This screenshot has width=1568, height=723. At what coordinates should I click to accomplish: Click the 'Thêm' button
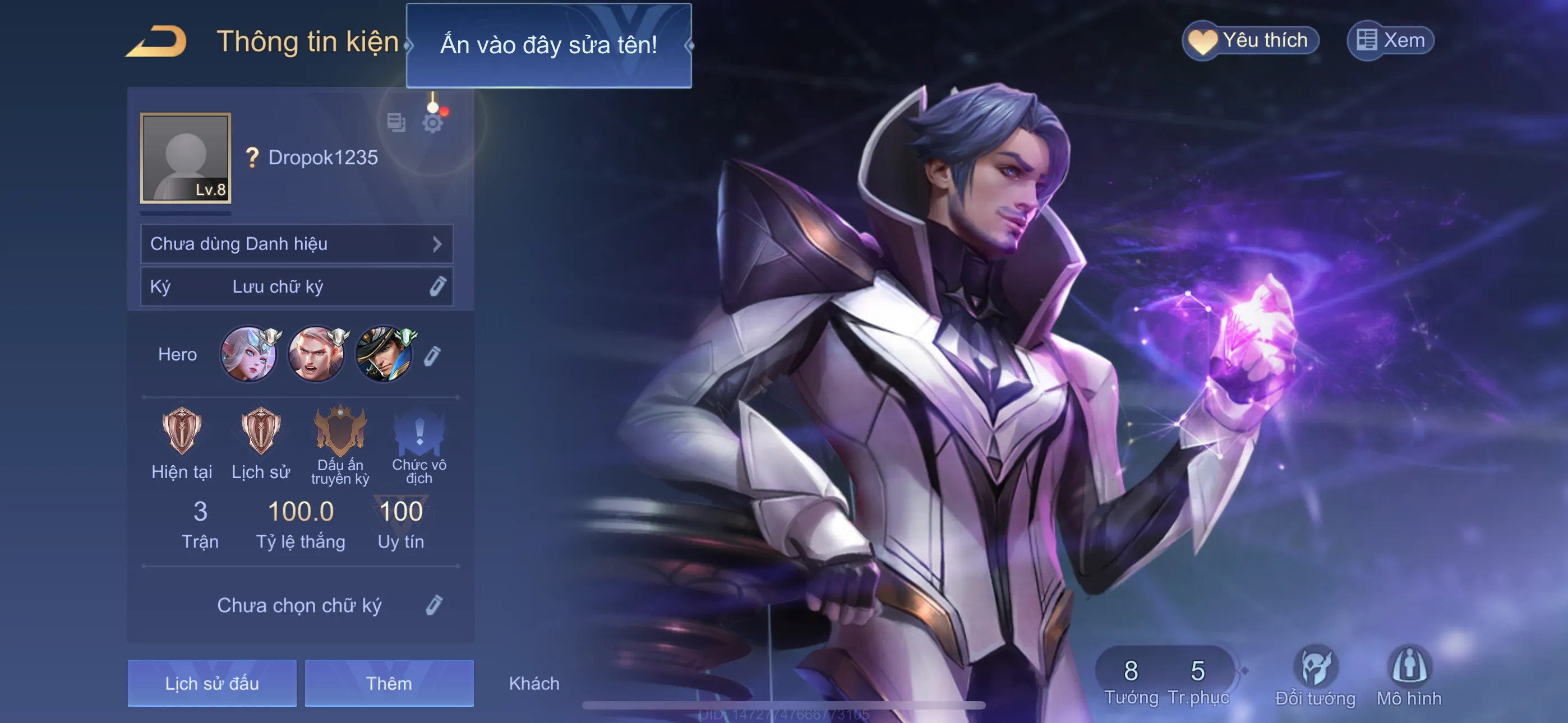[x=389, y=683]
